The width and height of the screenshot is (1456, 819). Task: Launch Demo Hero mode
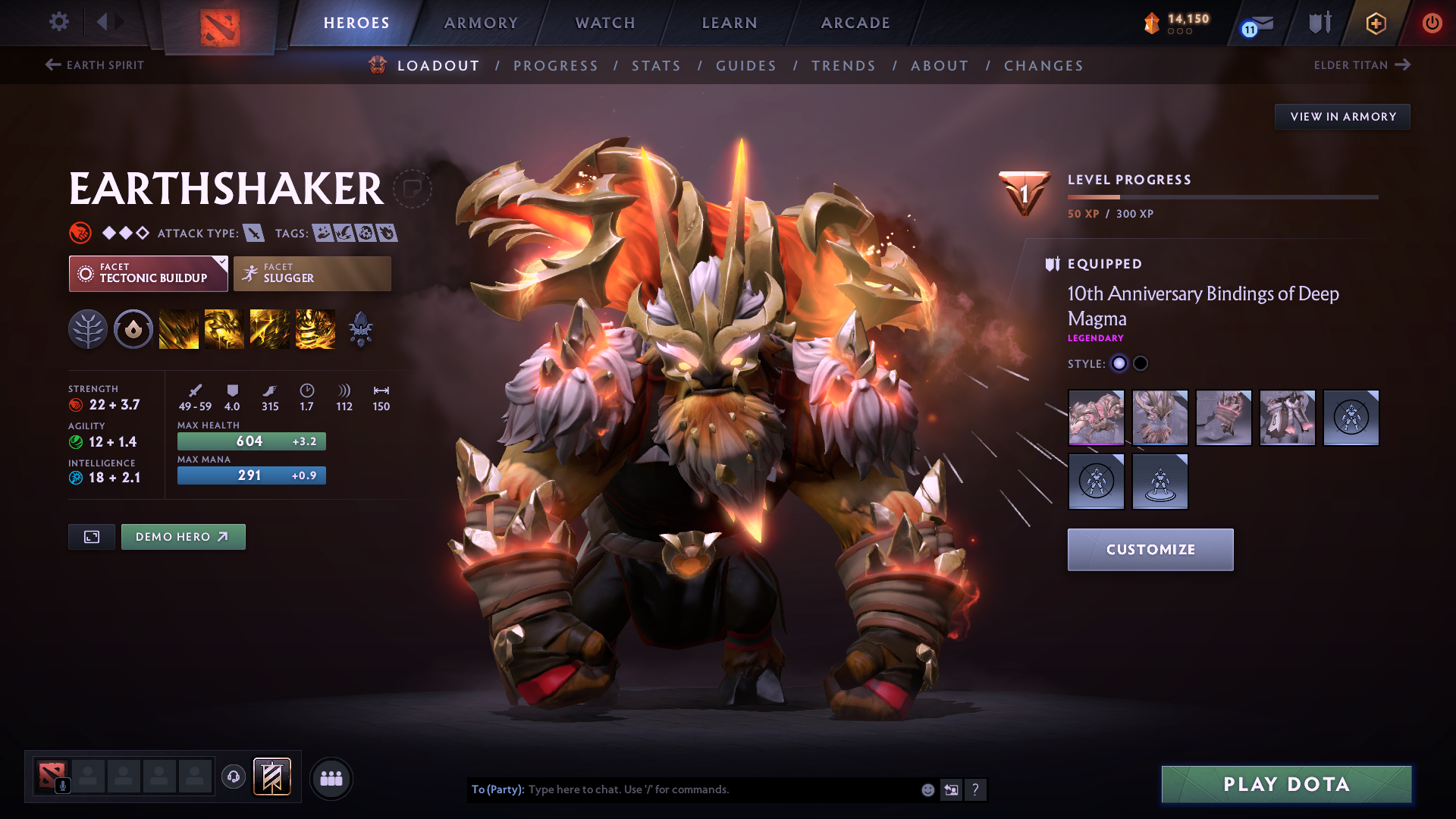183,537
